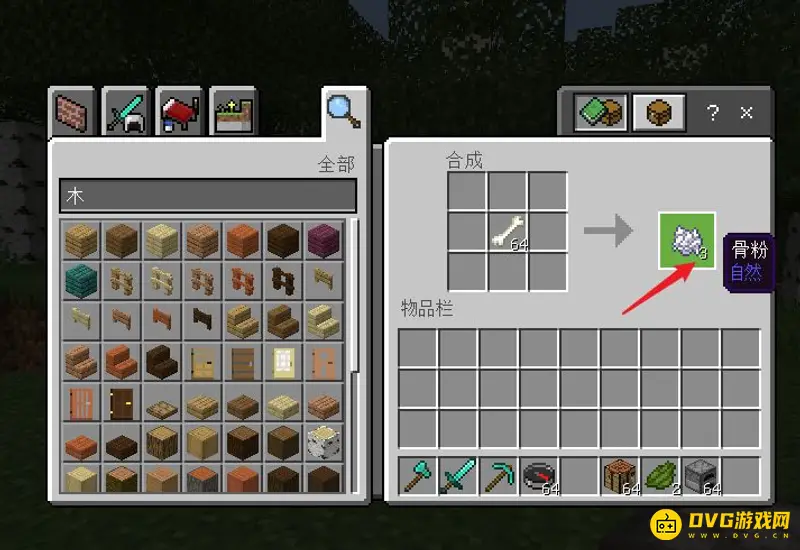The width and height of the screenshot is (800, 550).
Task: Choose the furnace stack in the hotbar
Action: click(701, 477)
